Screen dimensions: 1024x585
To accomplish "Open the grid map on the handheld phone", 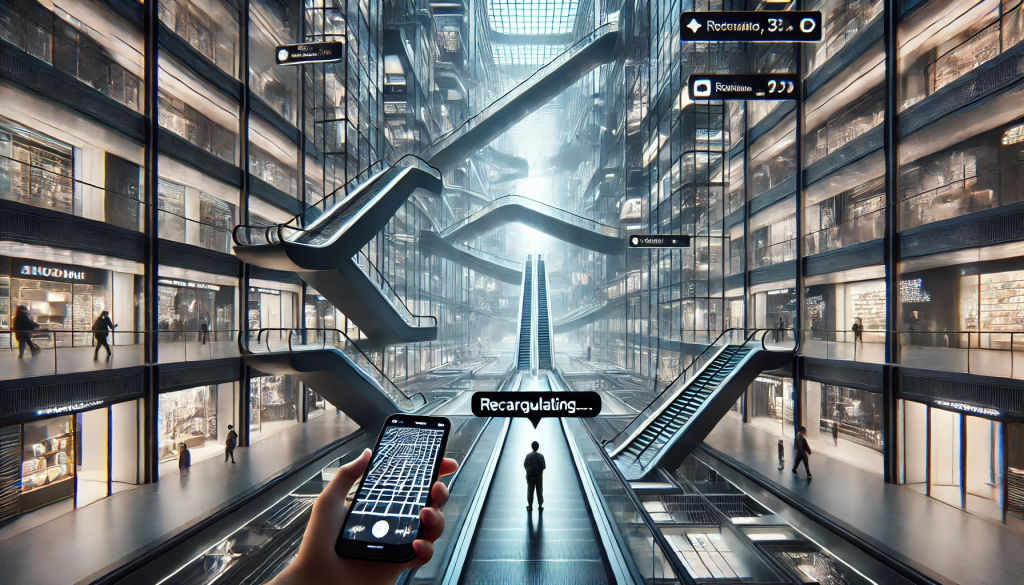I will pos(399,471).
